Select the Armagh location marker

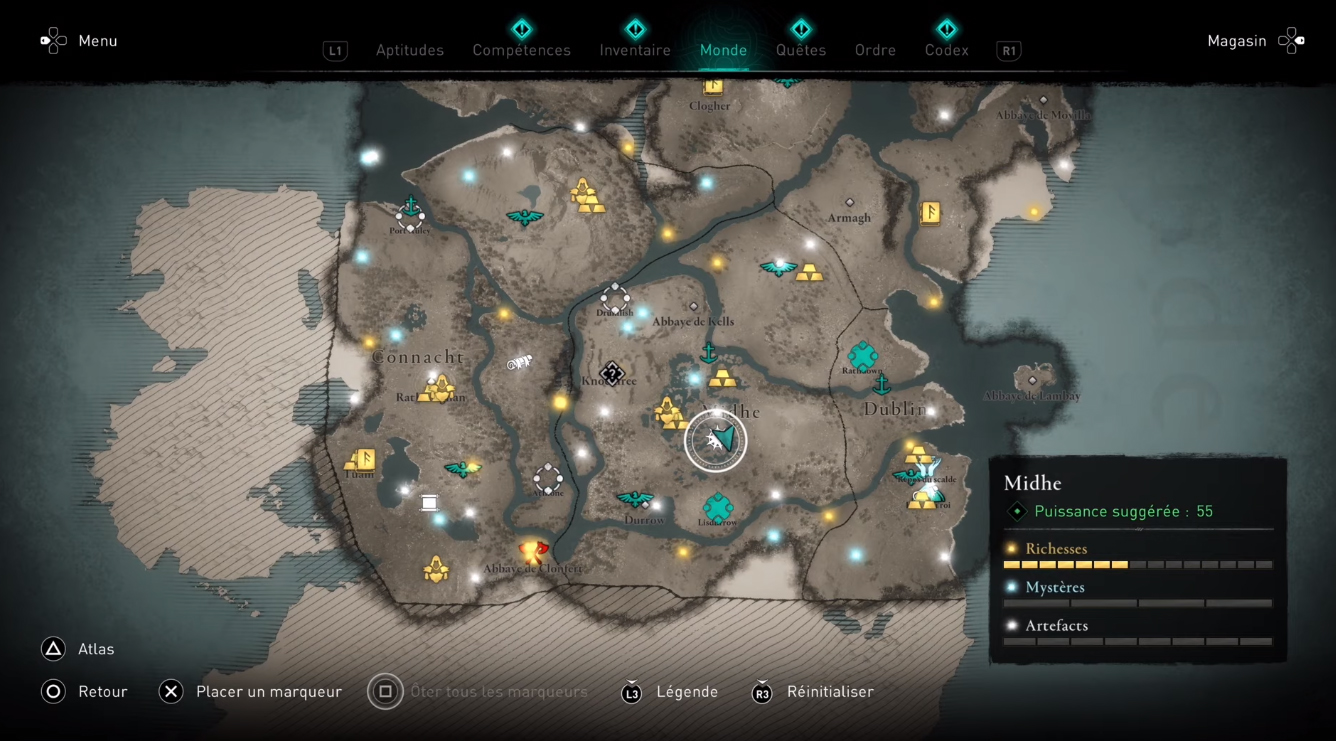coord(849,203)
